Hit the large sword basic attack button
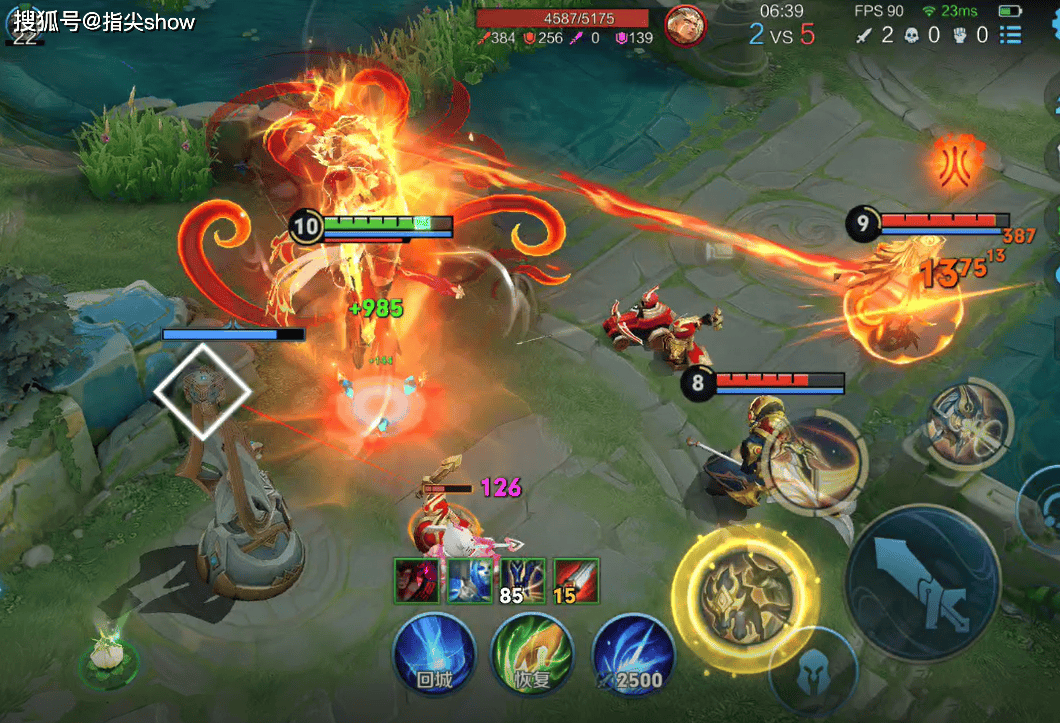Screen dimensions: 1060x723 tap(921, 583)
